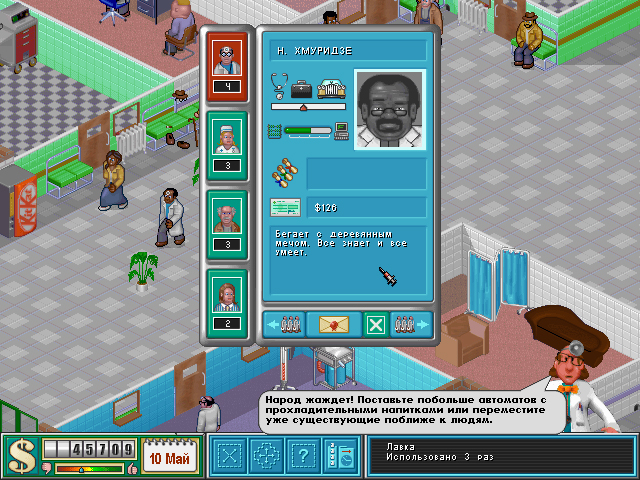
Task: Click the furnish corridor toolbar button
Action: tap(264, 457)
